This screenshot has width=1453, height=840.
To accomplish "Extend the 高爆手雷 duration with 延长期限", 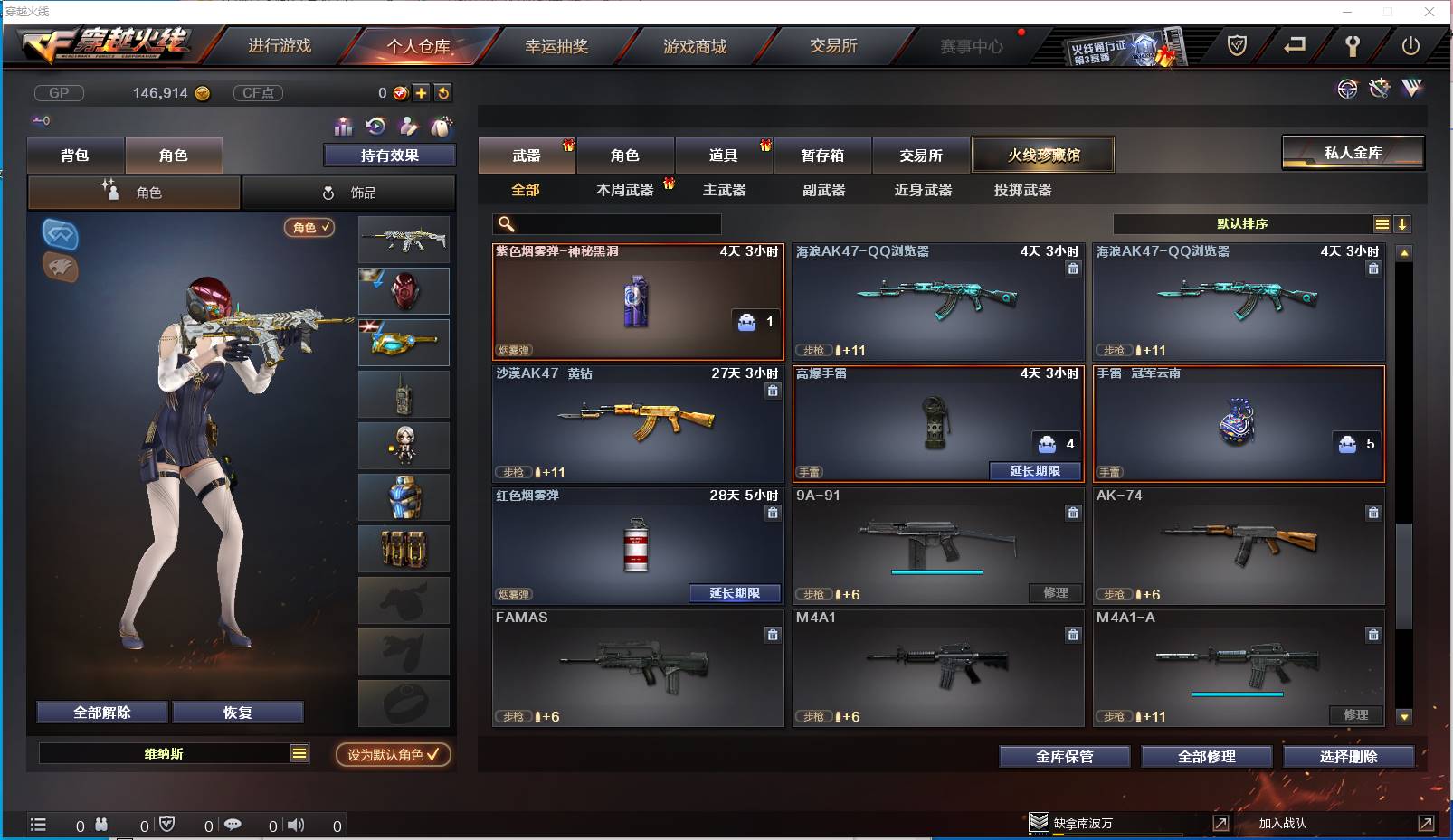I will pos(1035,471).
